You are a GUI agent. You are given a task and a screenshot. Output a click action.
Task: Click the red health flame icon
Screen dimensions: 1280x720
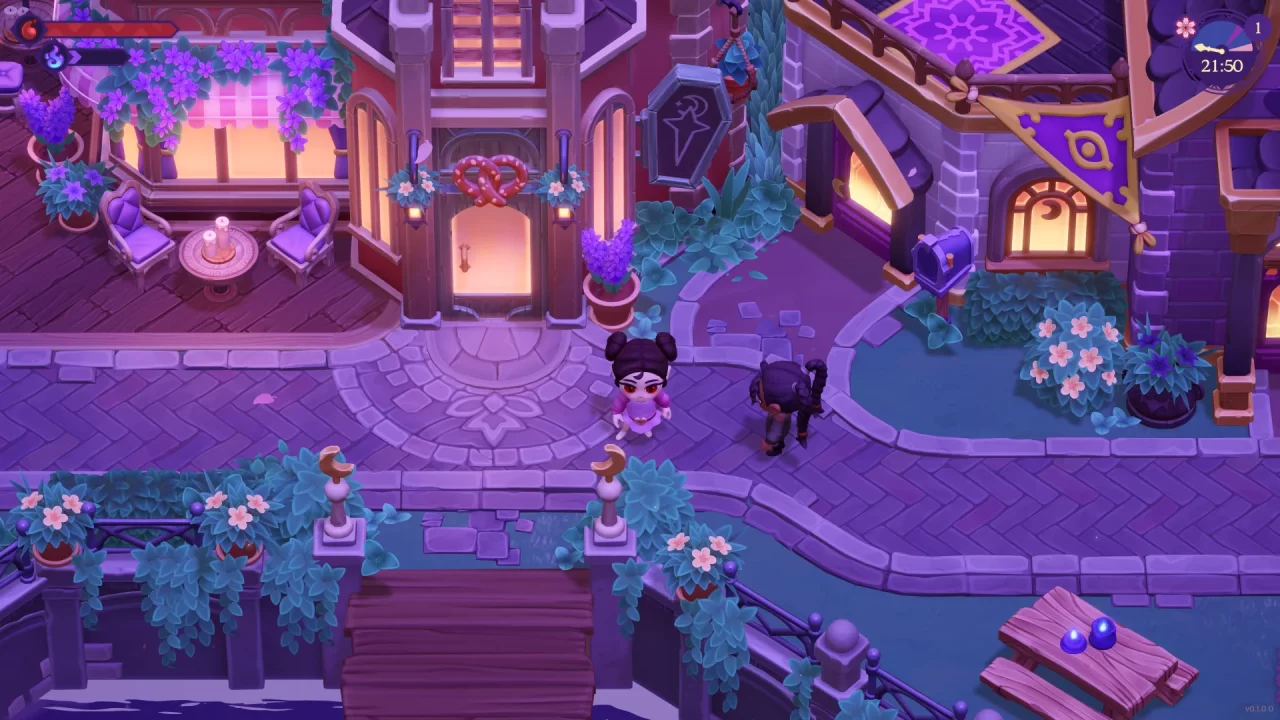tap(29, 28)
